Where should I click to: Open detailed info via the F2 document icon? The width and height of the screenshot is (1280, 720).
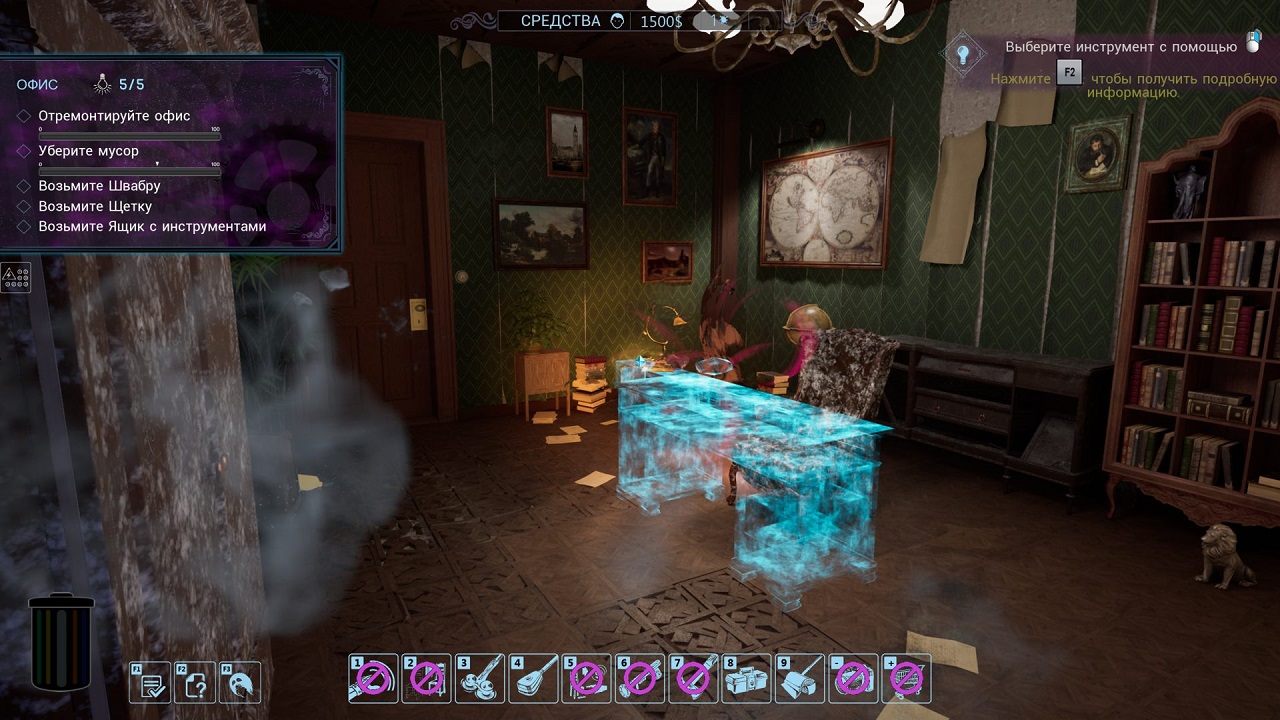[x=196, y=683]
